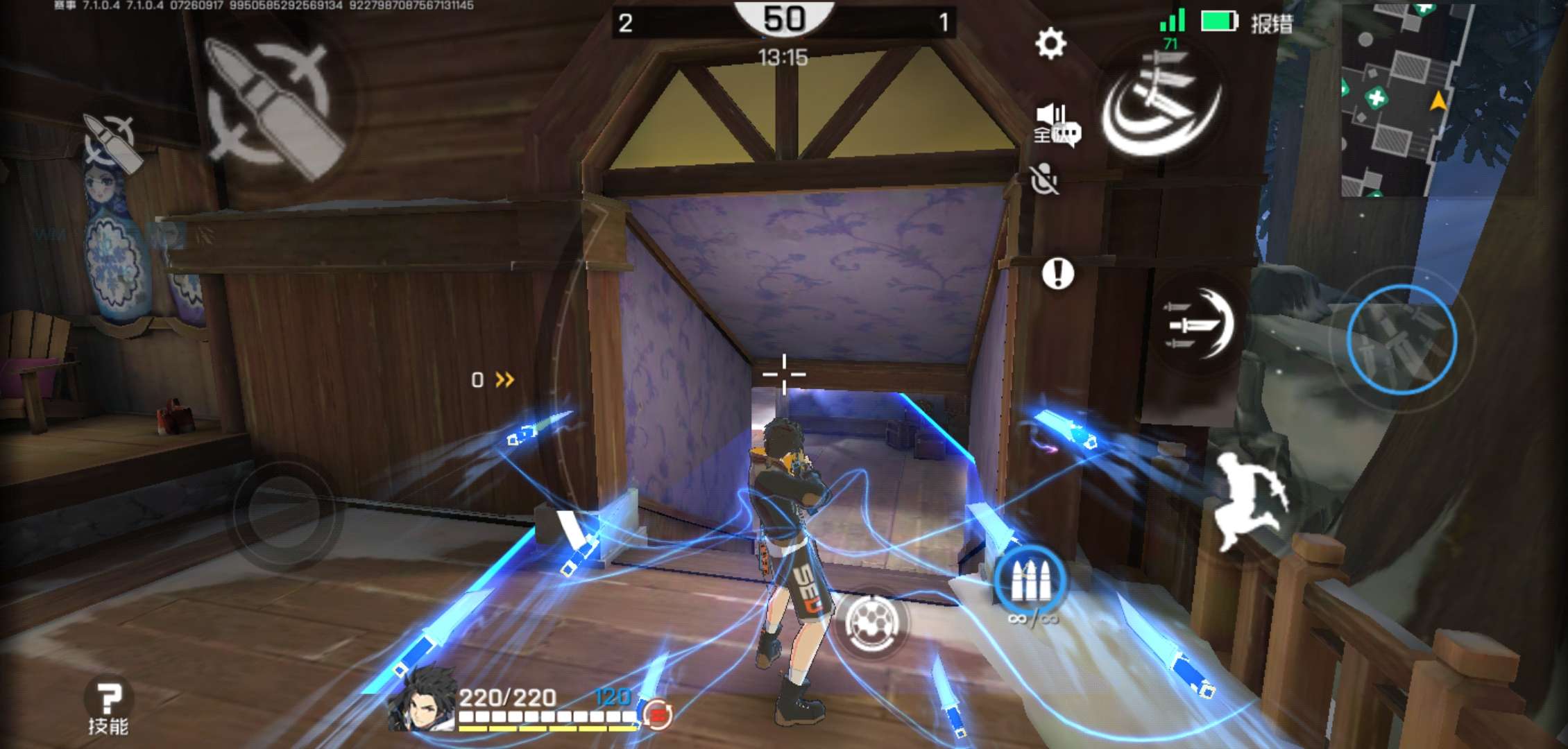
Task: Open the settings gear menu
Action: [1050, 43]
